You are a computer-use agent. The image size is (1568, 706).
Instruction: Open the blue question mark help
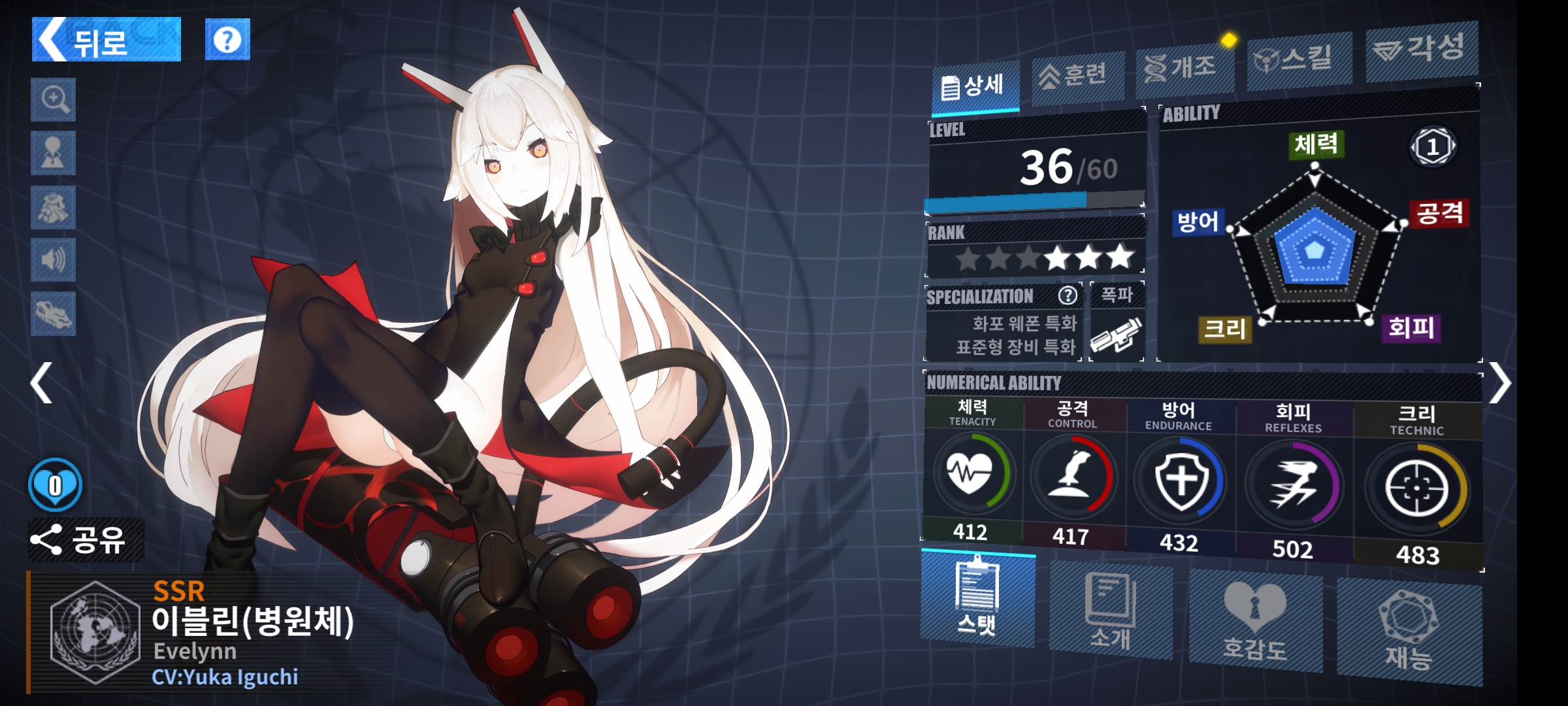click(227, 40)
